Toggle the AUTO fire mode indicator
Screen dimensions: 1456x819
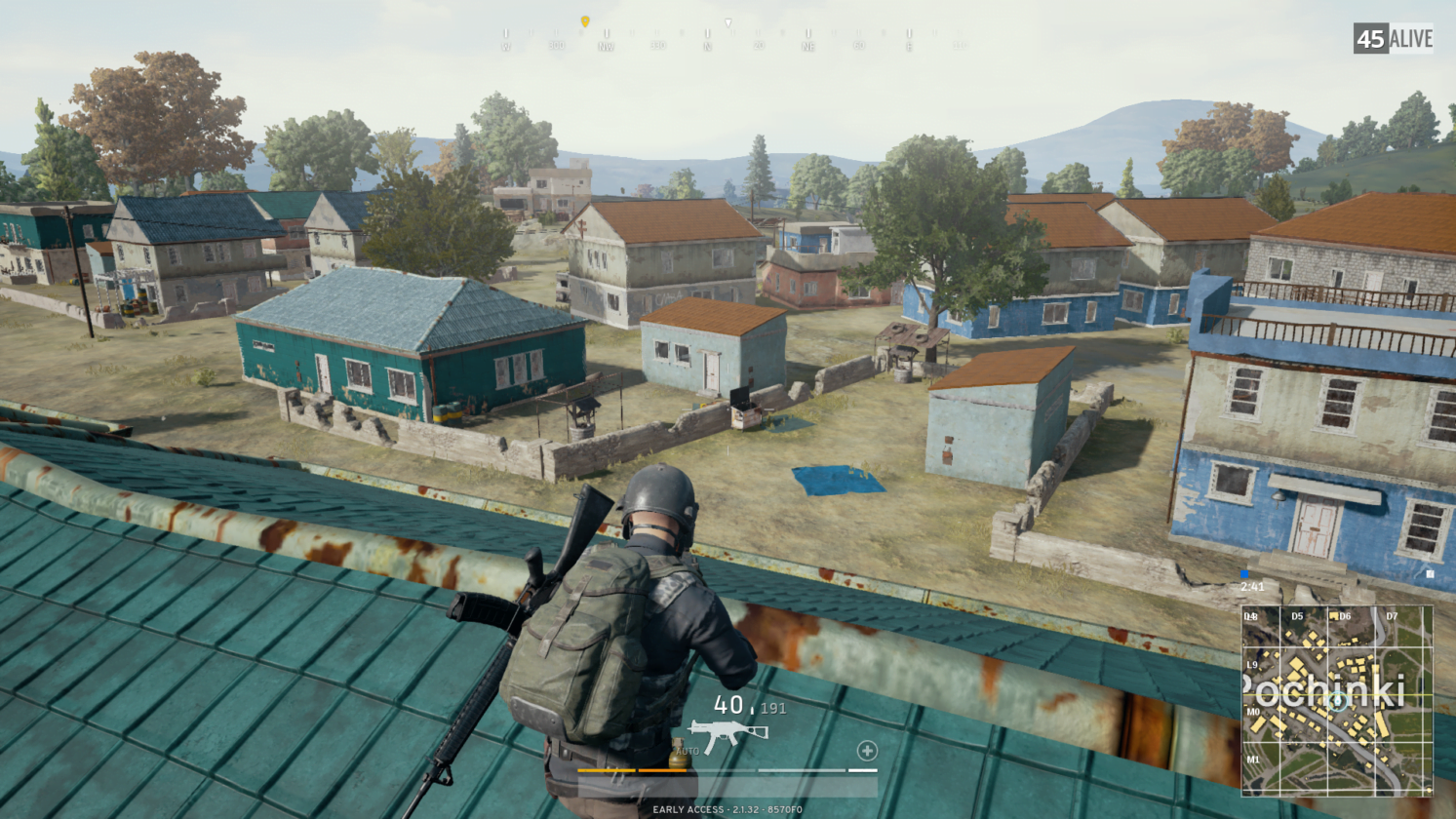pos(686,749)
